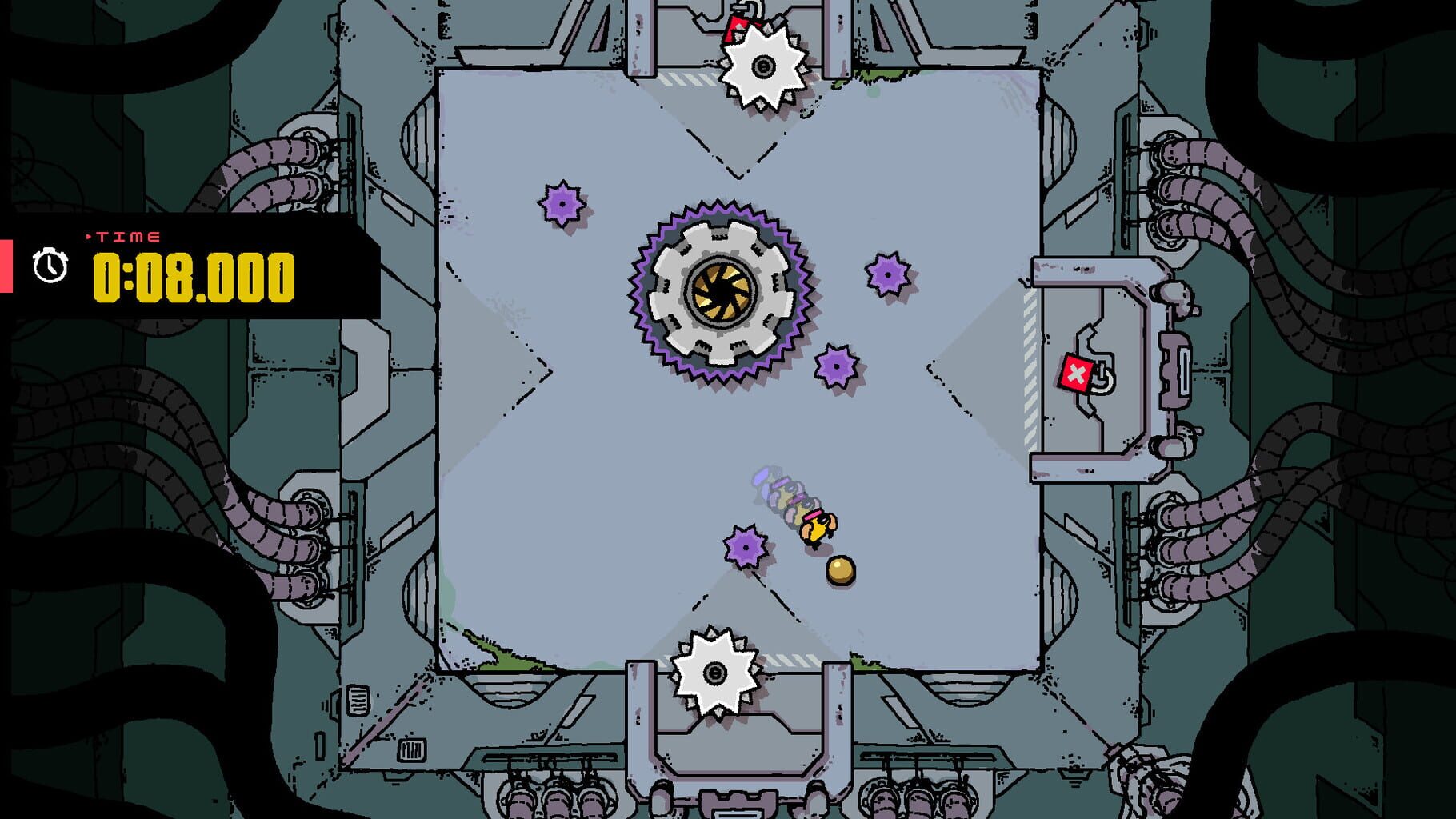The height and width of the screenshot is (819, 1456).
Task: Click the yellow 0:08.000 timer readout
Action: coord(196,280)
